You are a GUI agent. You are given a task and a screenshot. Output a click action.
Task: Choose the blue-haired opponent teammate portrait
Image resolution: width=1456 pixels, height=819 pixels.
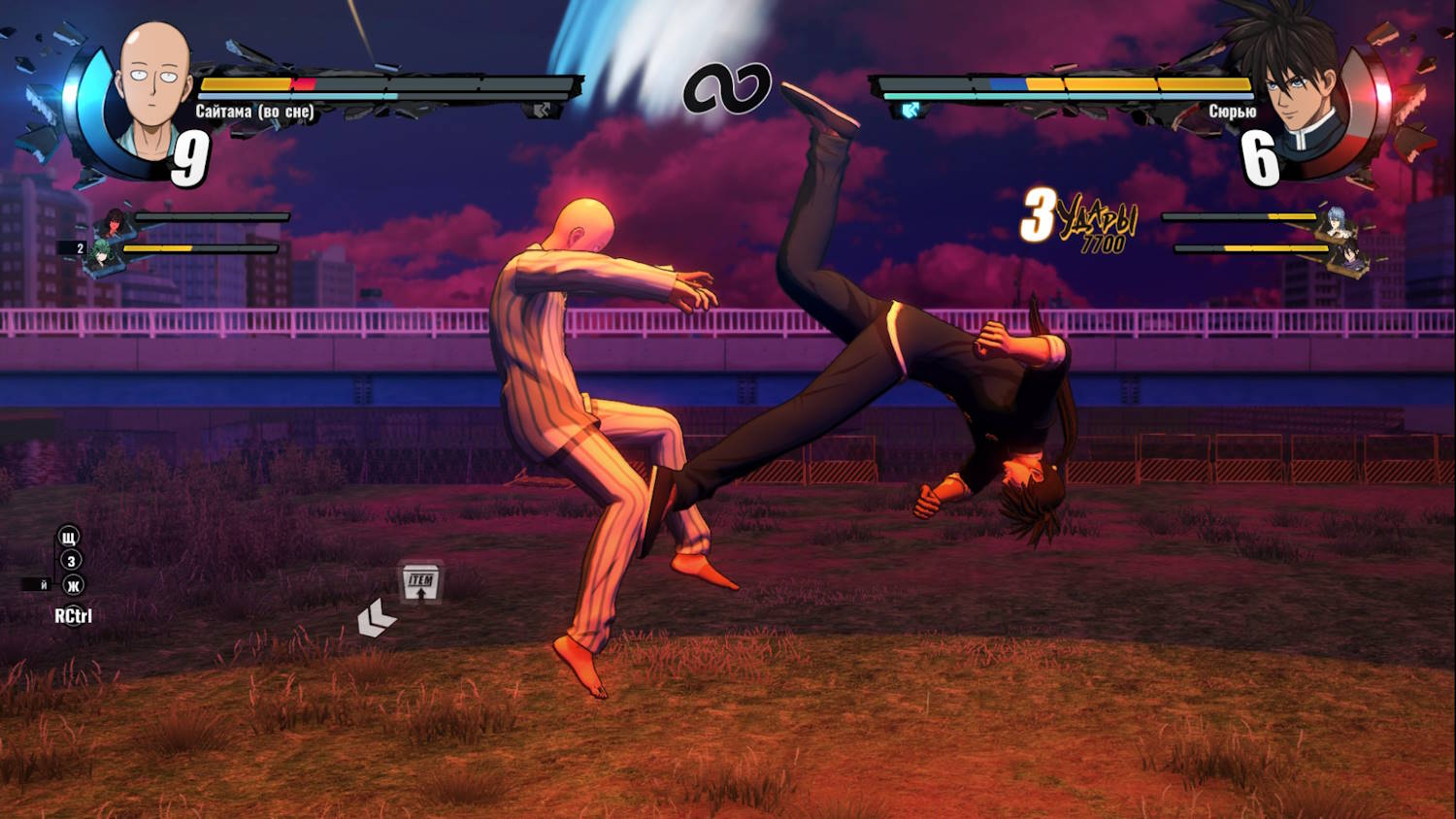tap(1336, 222)
